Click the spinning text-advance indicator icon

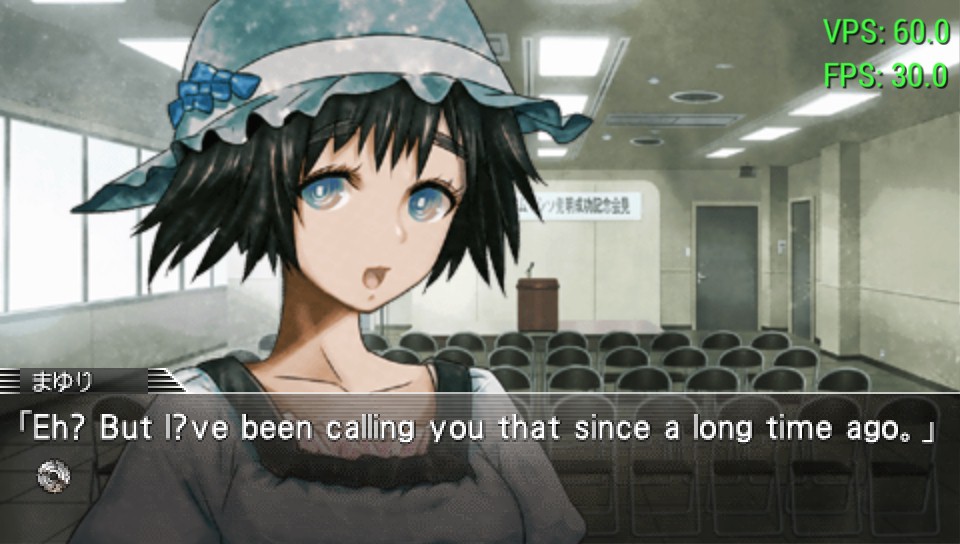pyautogui.click(x=53, y=475)
